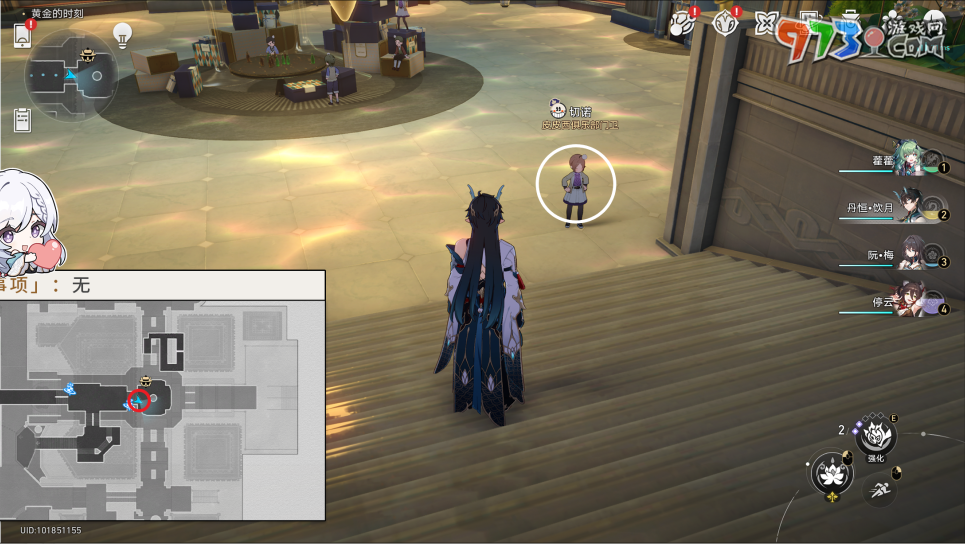965x544 pixels.
Task: Click the chibi girl heart sticker
Action: 26,225
